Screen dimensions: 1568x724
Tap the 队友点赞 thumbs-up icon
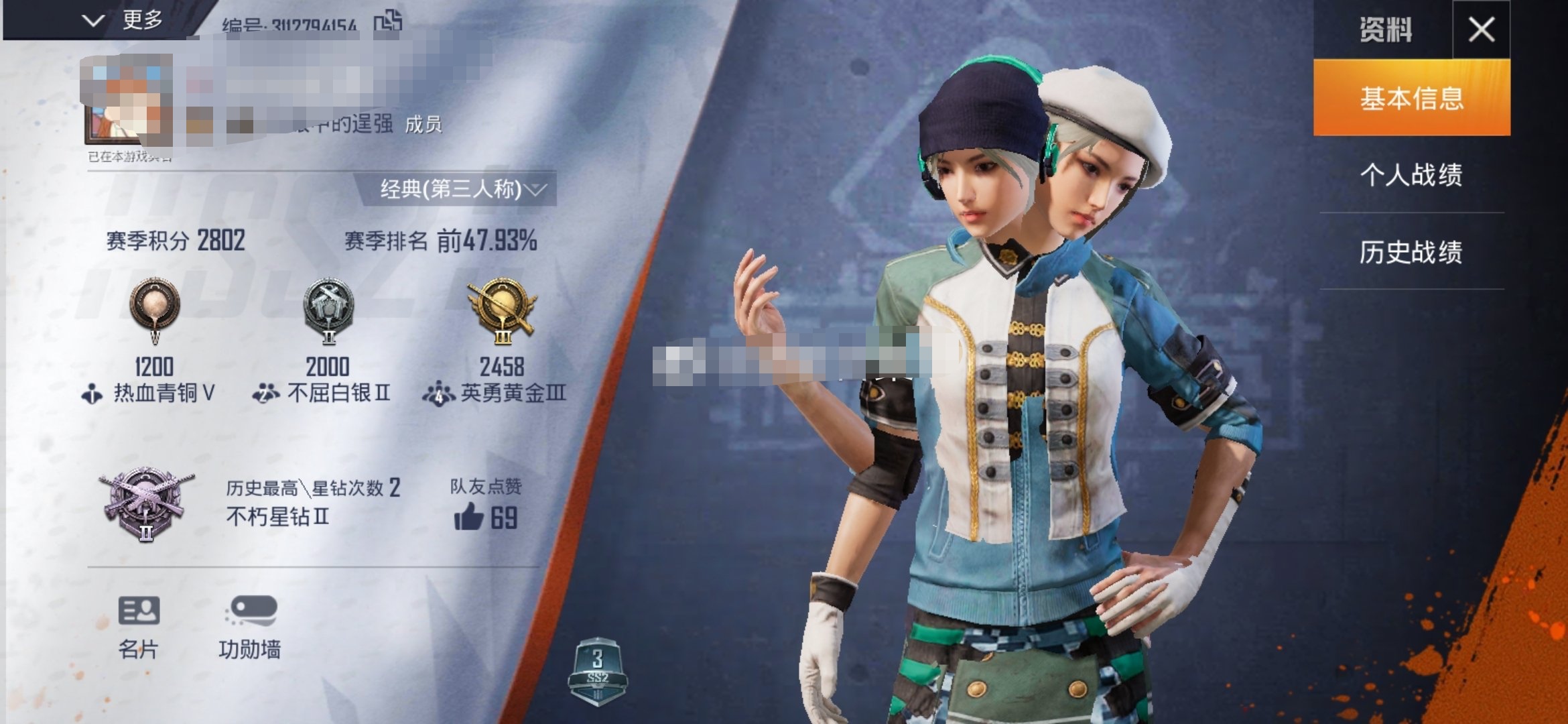[468, 518]
